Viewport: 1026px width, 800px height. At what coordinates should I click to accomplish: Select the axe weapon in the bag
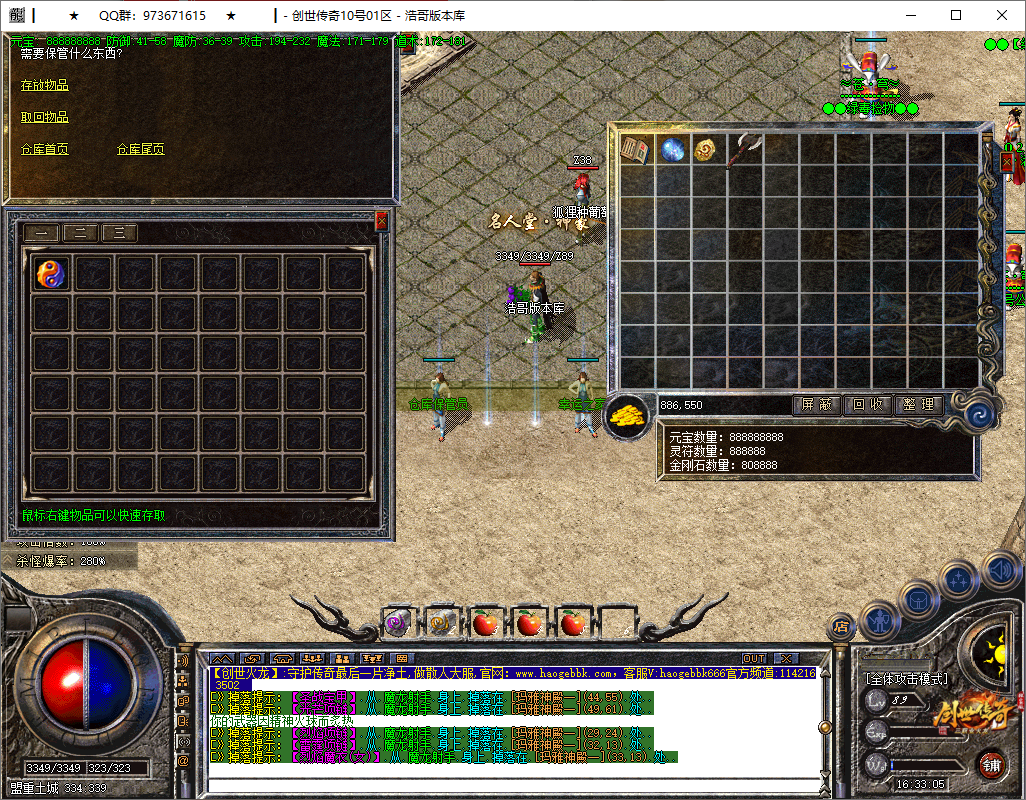coord(744,151)
